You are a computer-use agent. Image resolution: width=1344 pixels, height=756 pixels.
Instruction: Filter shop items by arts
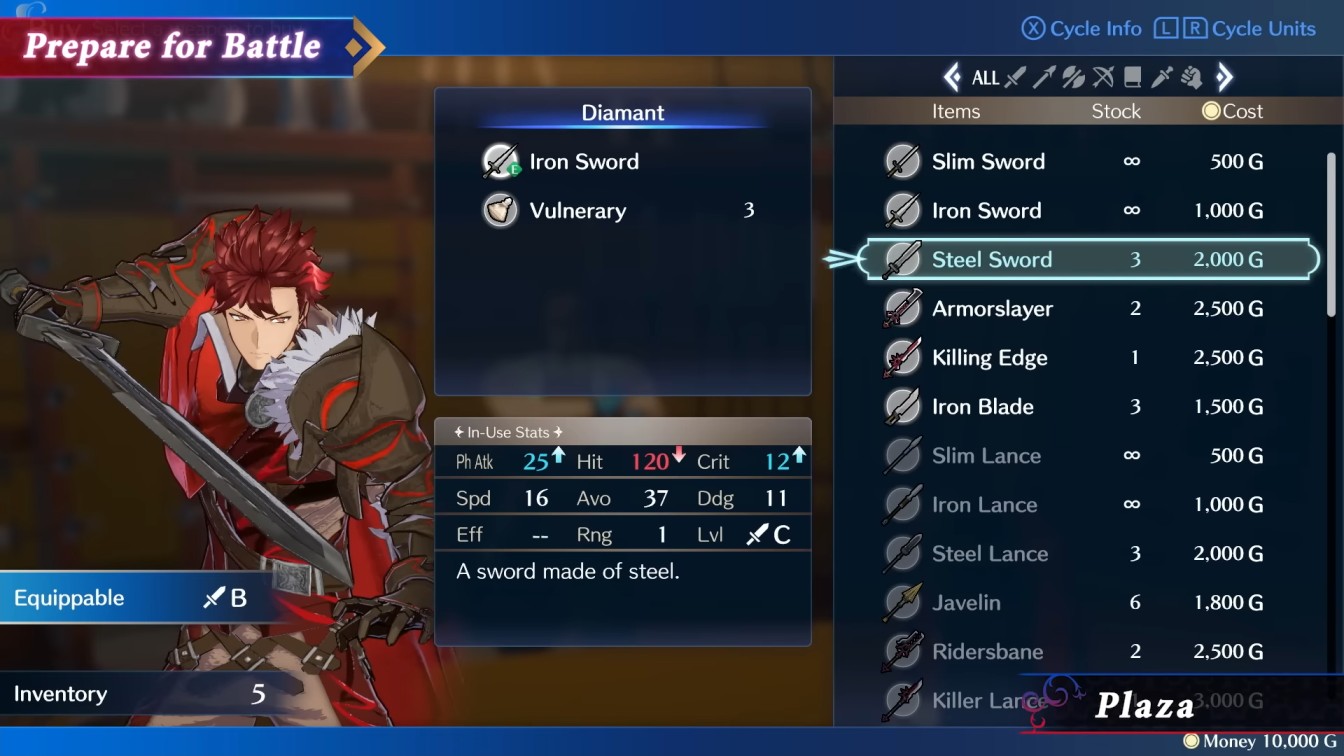pos(1191,77)
